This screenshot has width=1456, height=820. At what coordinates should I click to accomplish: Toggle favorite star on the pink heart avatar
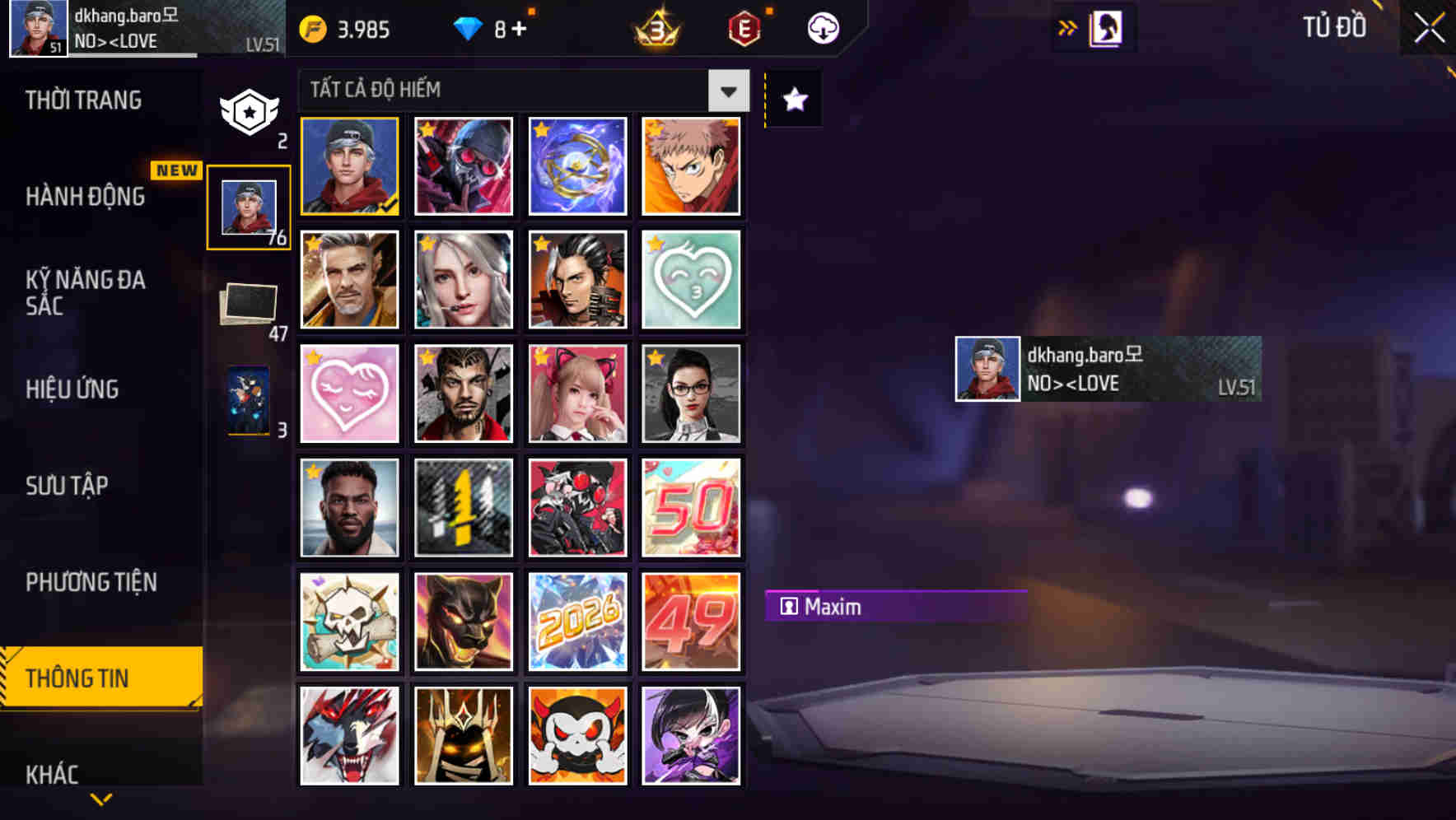pyautogui.click(x=314, y=357)
